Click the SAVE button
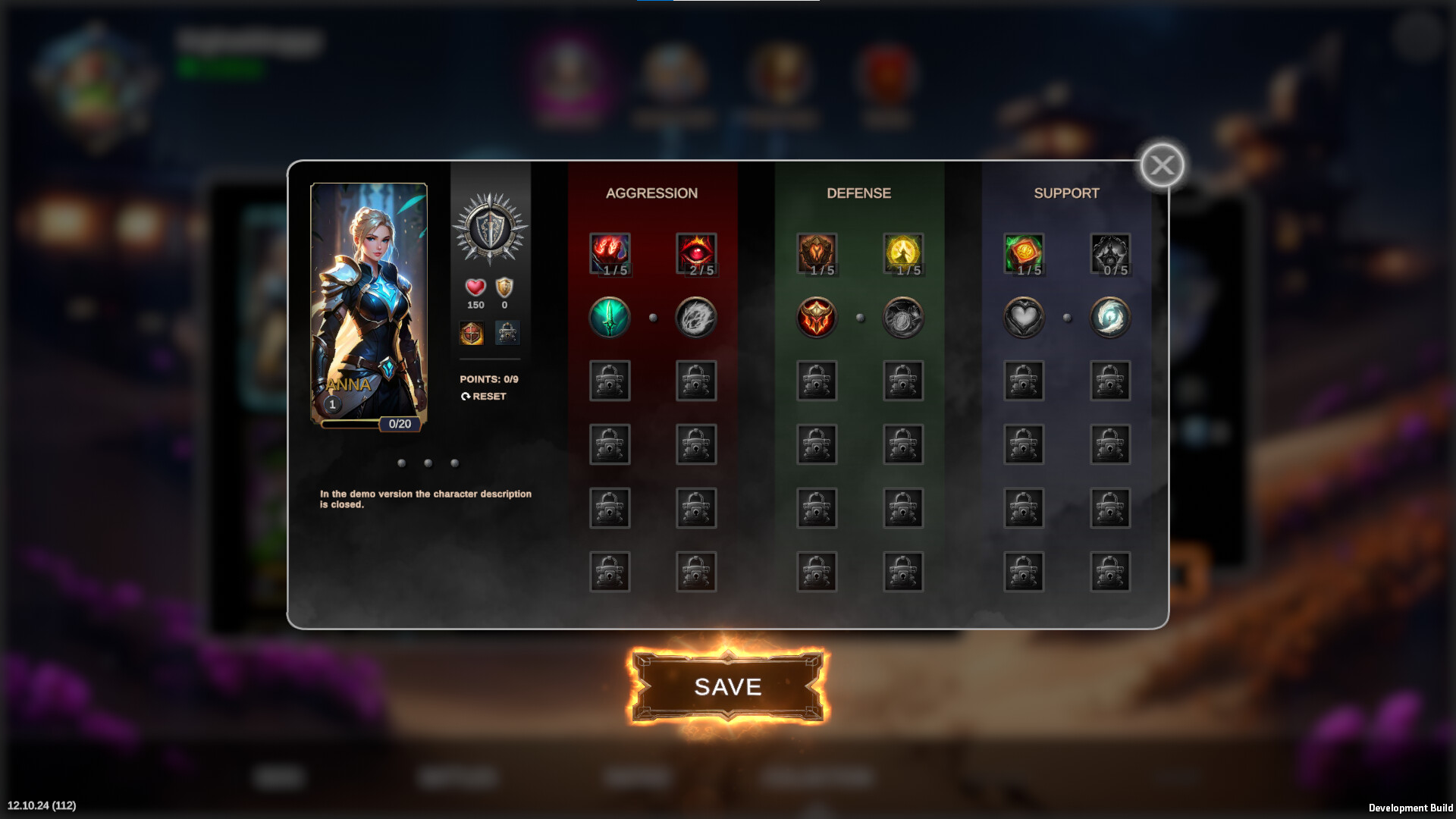This screenshot has width=1456, height=819. [727, 685]
